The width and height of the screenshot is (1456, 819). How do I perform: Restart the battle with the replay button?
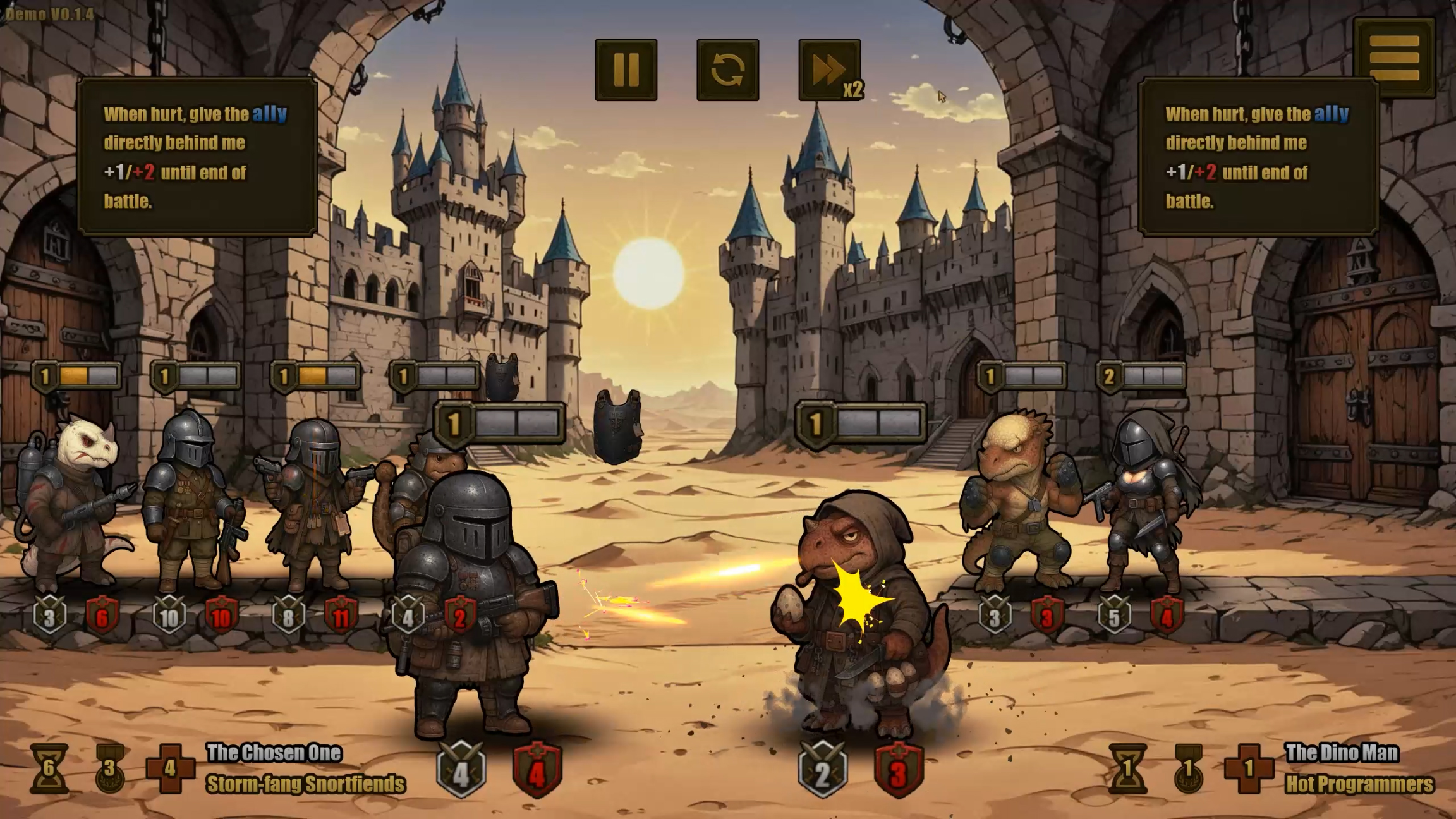tap(727, 70)
